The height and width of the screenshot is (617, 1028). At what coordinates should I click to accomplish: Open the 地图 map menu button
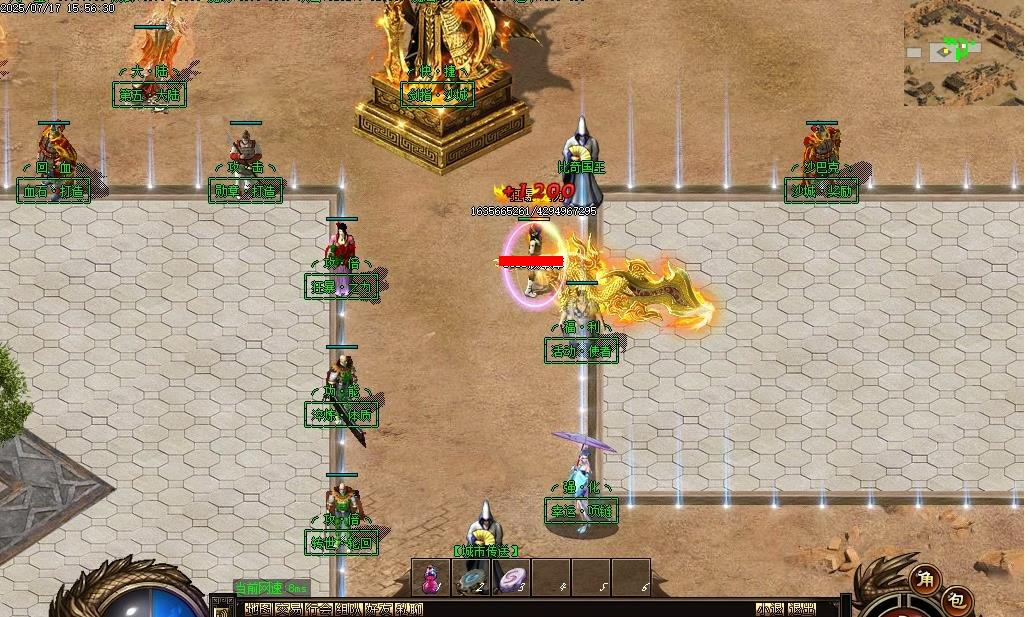pyautogui.click(x=259, y=608)
